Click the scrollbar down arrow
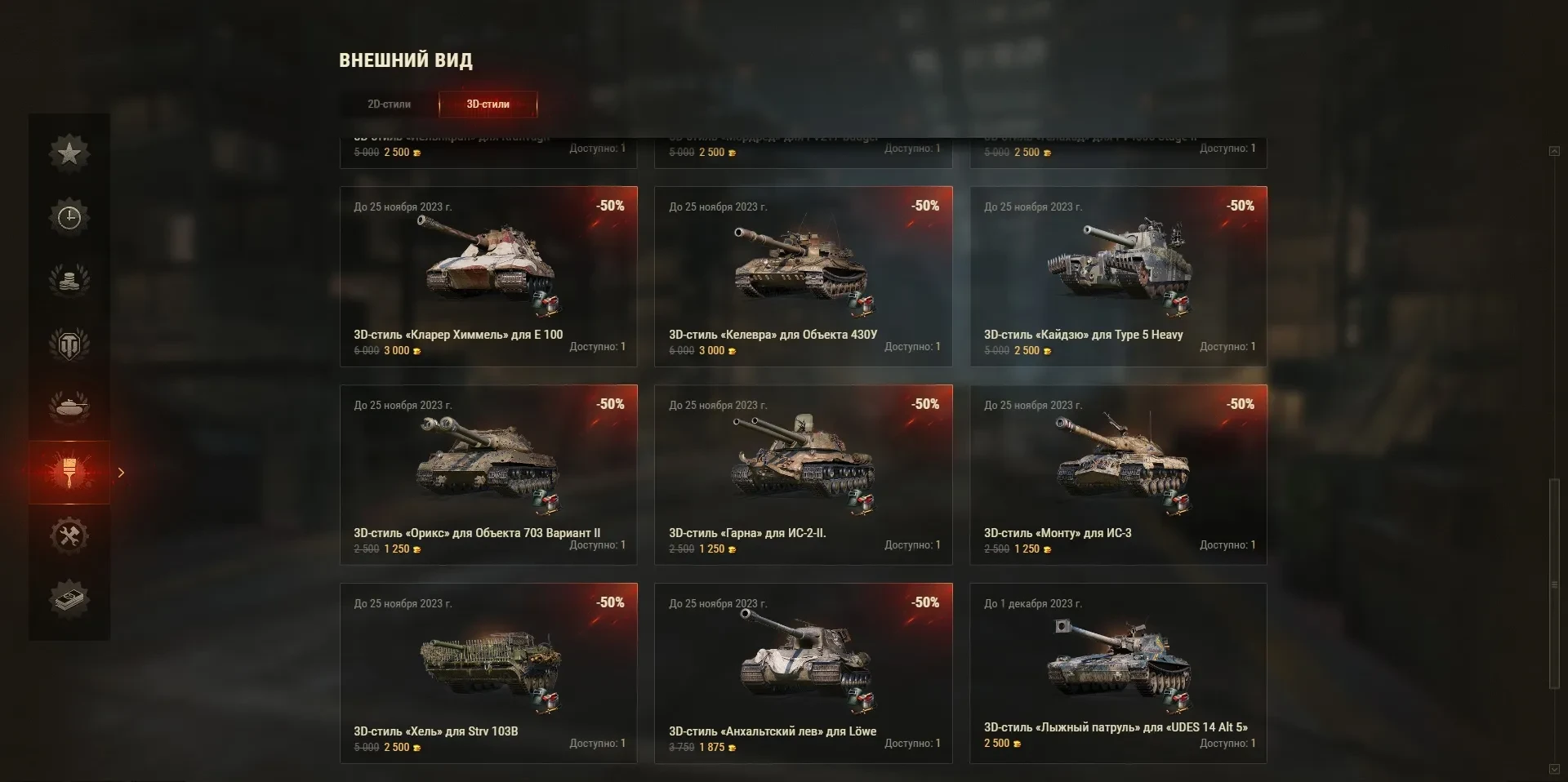This screenshot has width=1568, height=782. pyautogui.click(x=1554, y=769)
